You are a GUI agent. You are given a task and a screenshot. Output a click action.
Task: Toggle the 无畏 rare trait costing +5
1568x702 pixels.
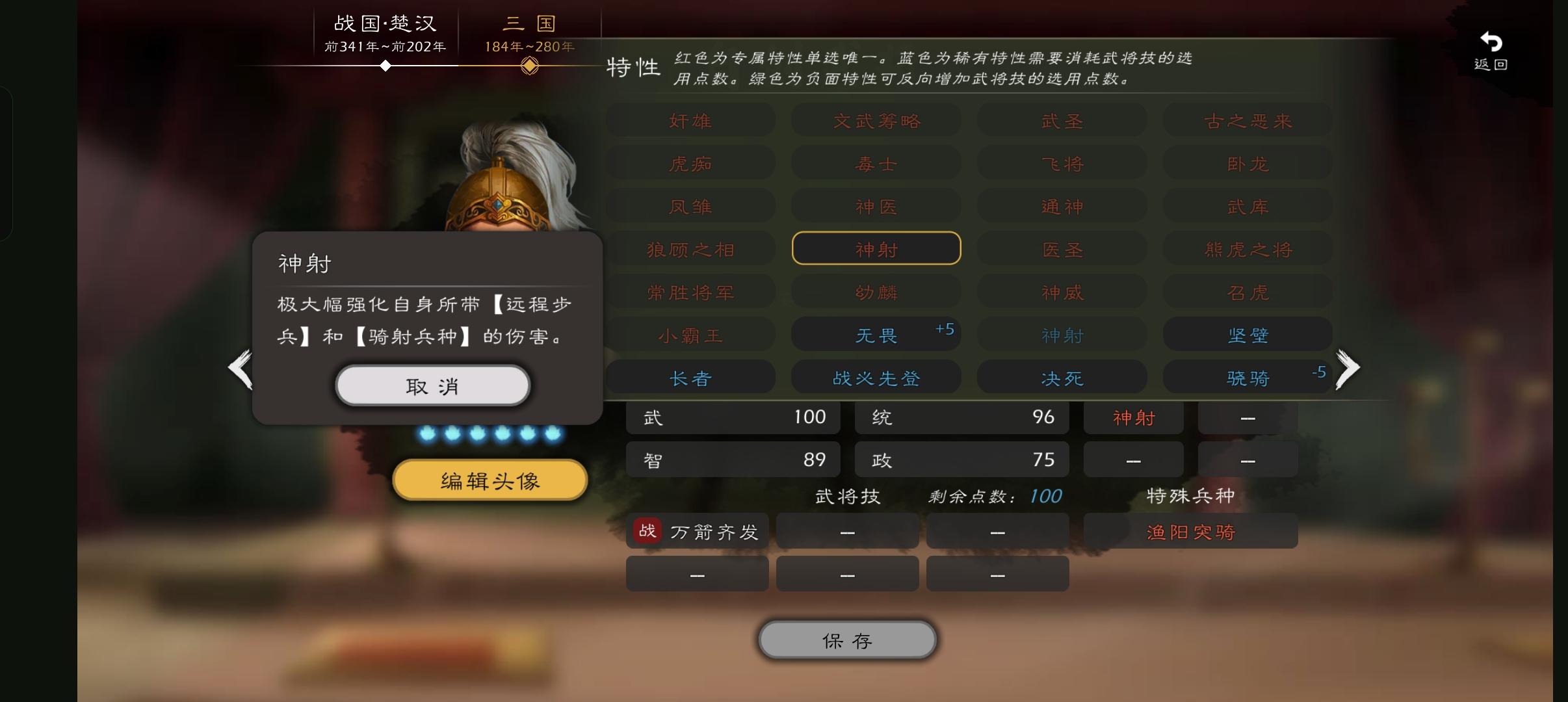point(876,334)
